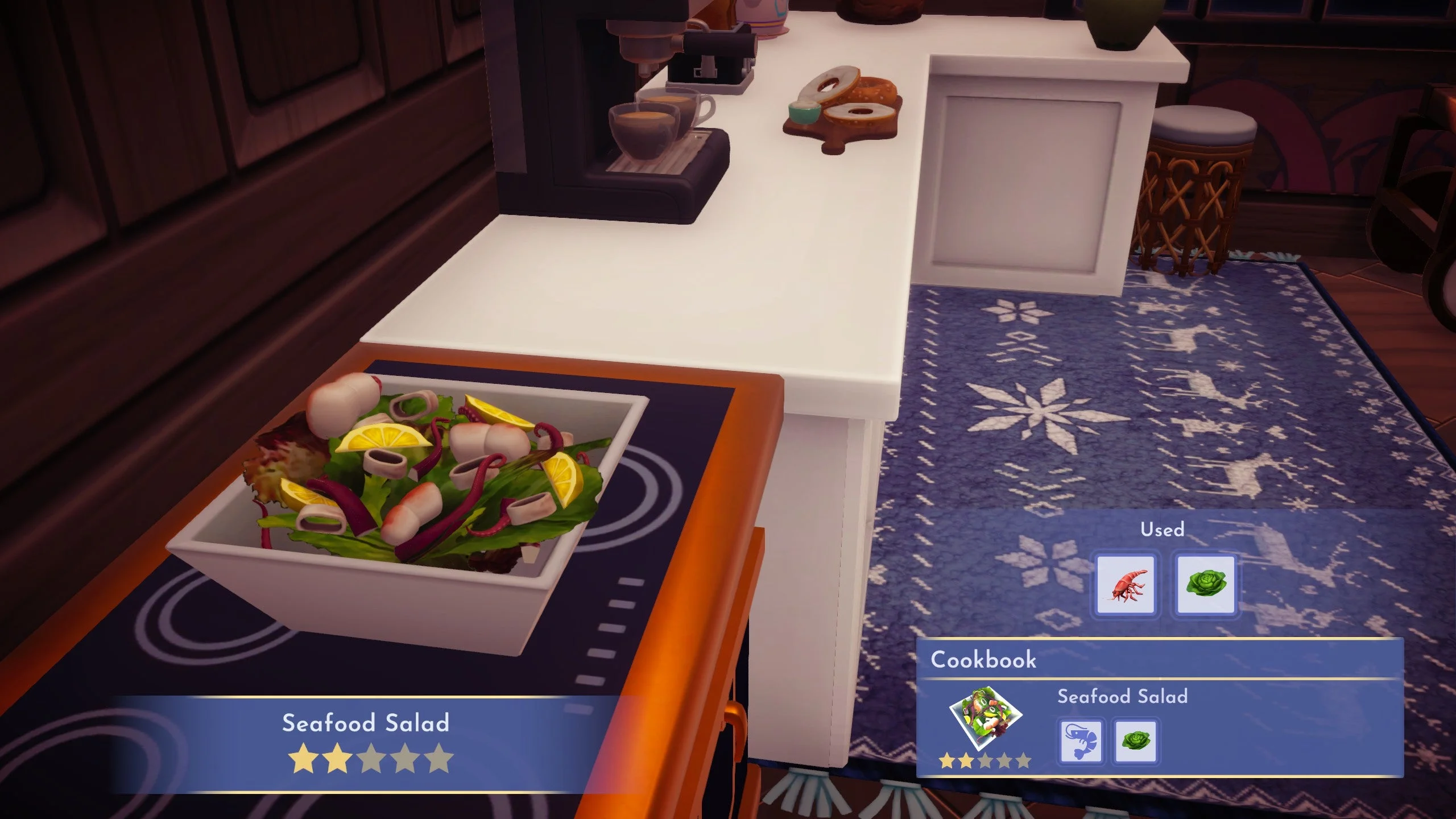Select the bagel cutting board on the countertop
The height and width of the screenshot is (819, 1456).
[842, 108]
